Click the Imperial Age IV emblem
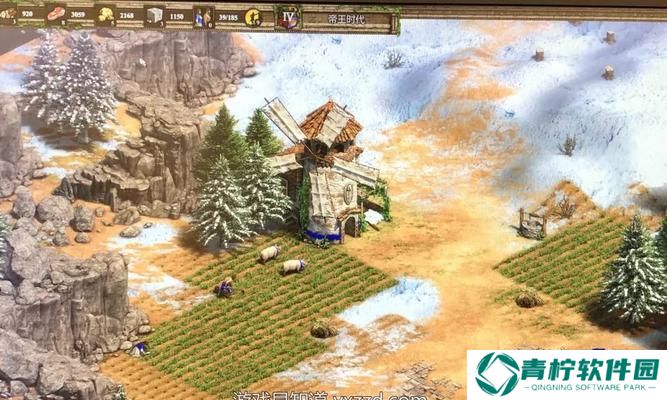667x400 pixels. (288, 17)
